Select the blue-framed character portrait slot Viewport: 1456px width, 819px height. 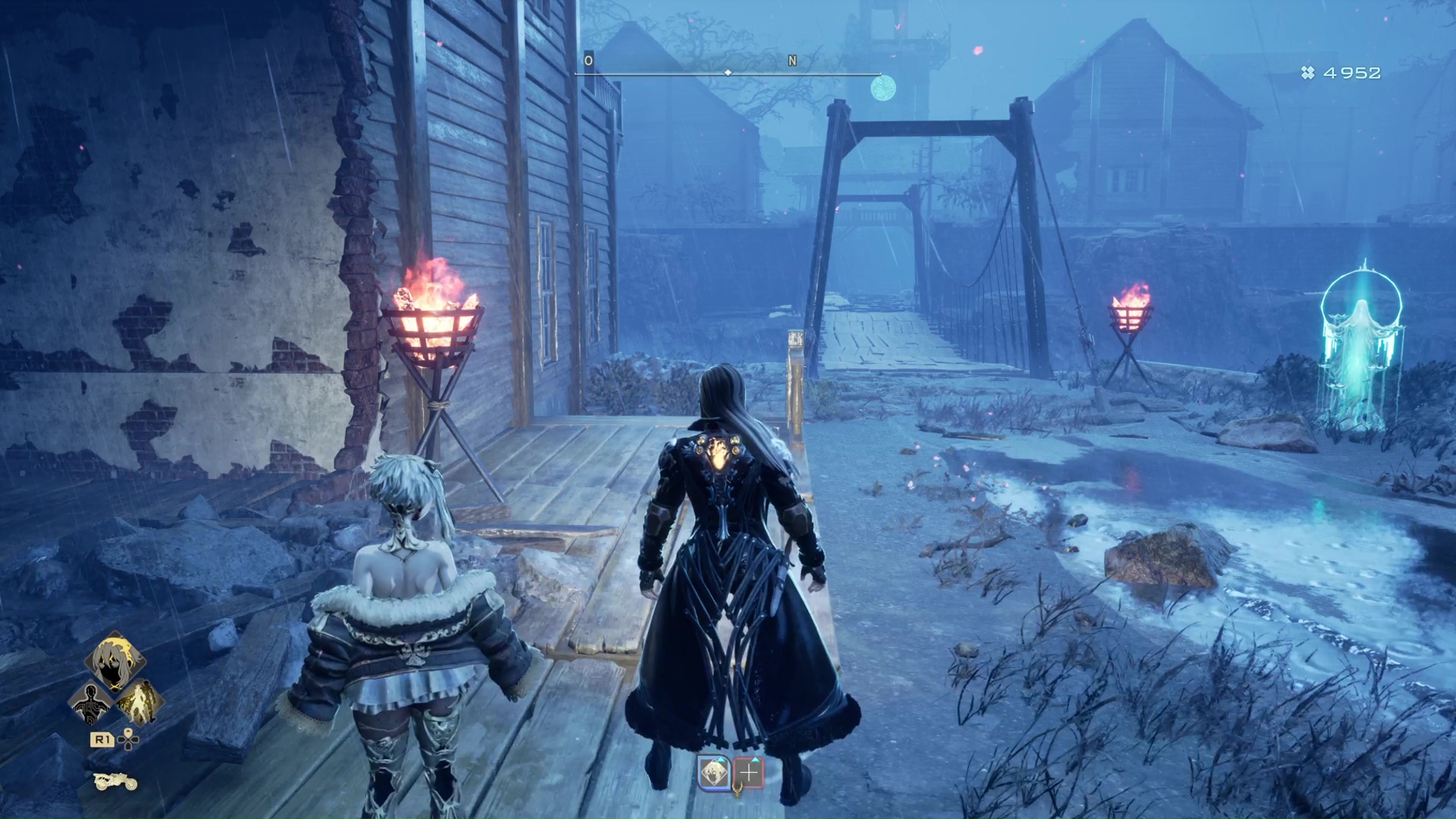(714, 772)
